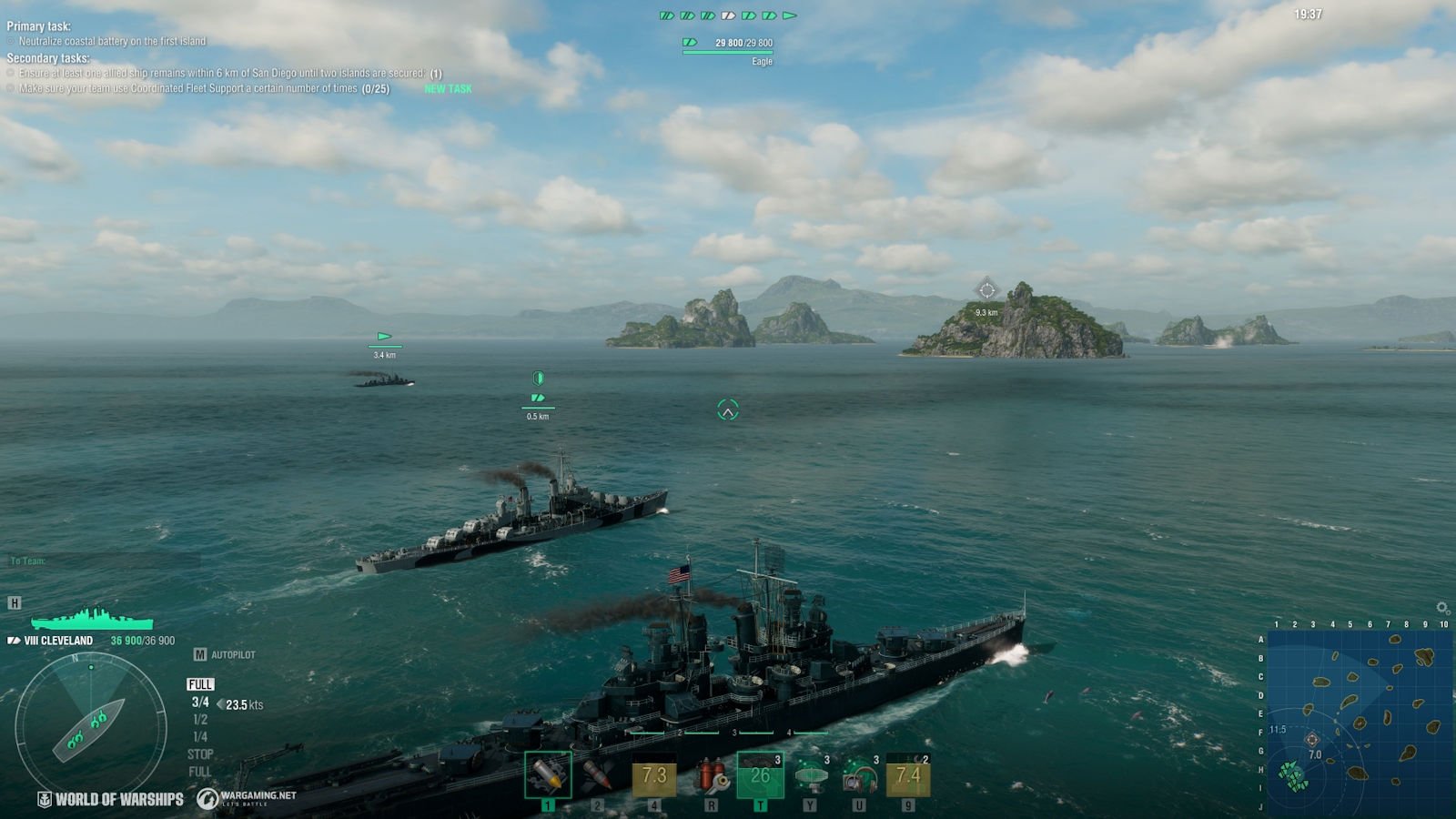
Task: Activate the Damage Control Party consumable
Action: [x=711, y=775]
